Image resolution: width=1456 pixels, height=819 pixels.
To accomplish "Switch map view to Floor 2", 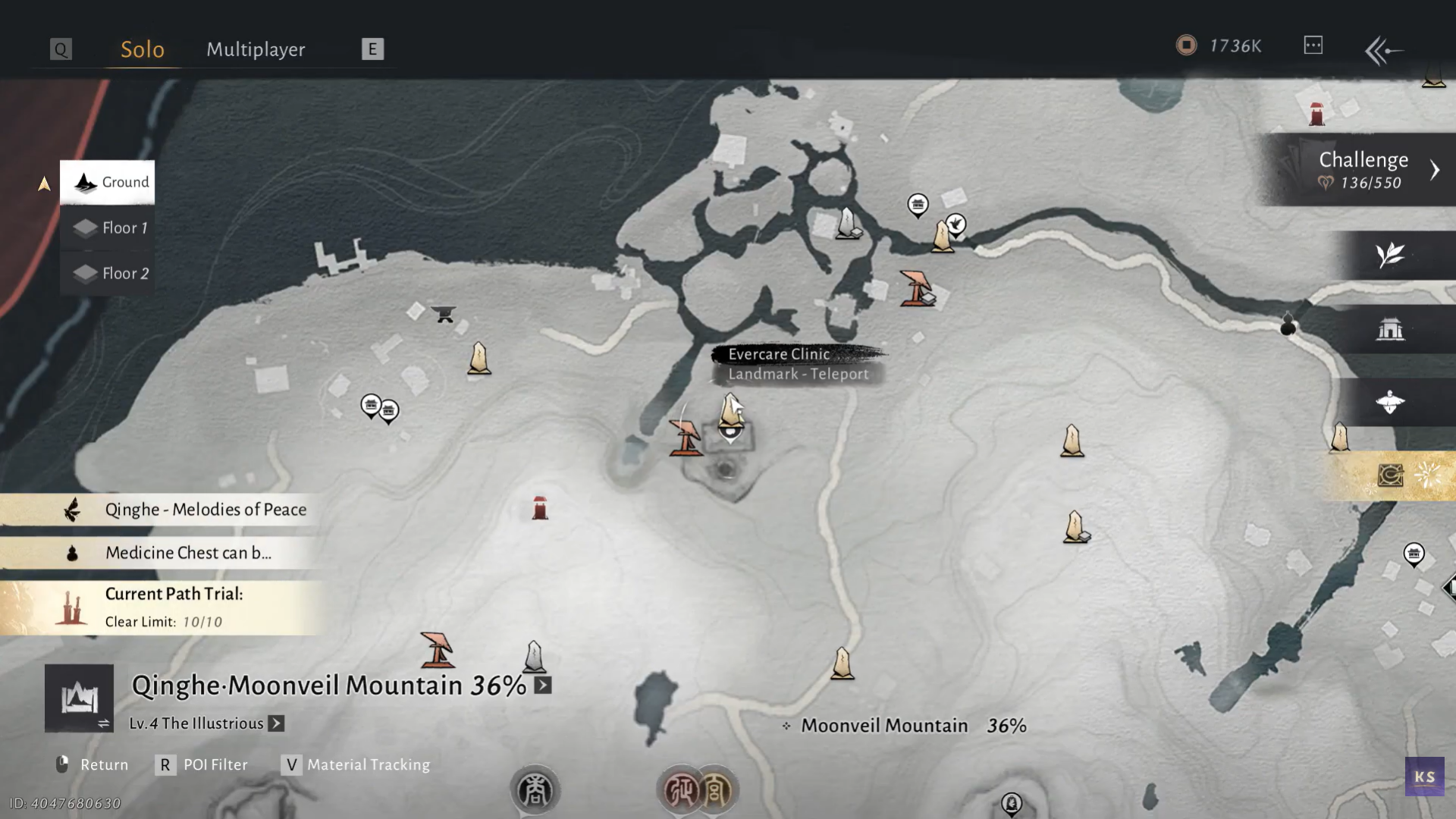I will (108, 273).
